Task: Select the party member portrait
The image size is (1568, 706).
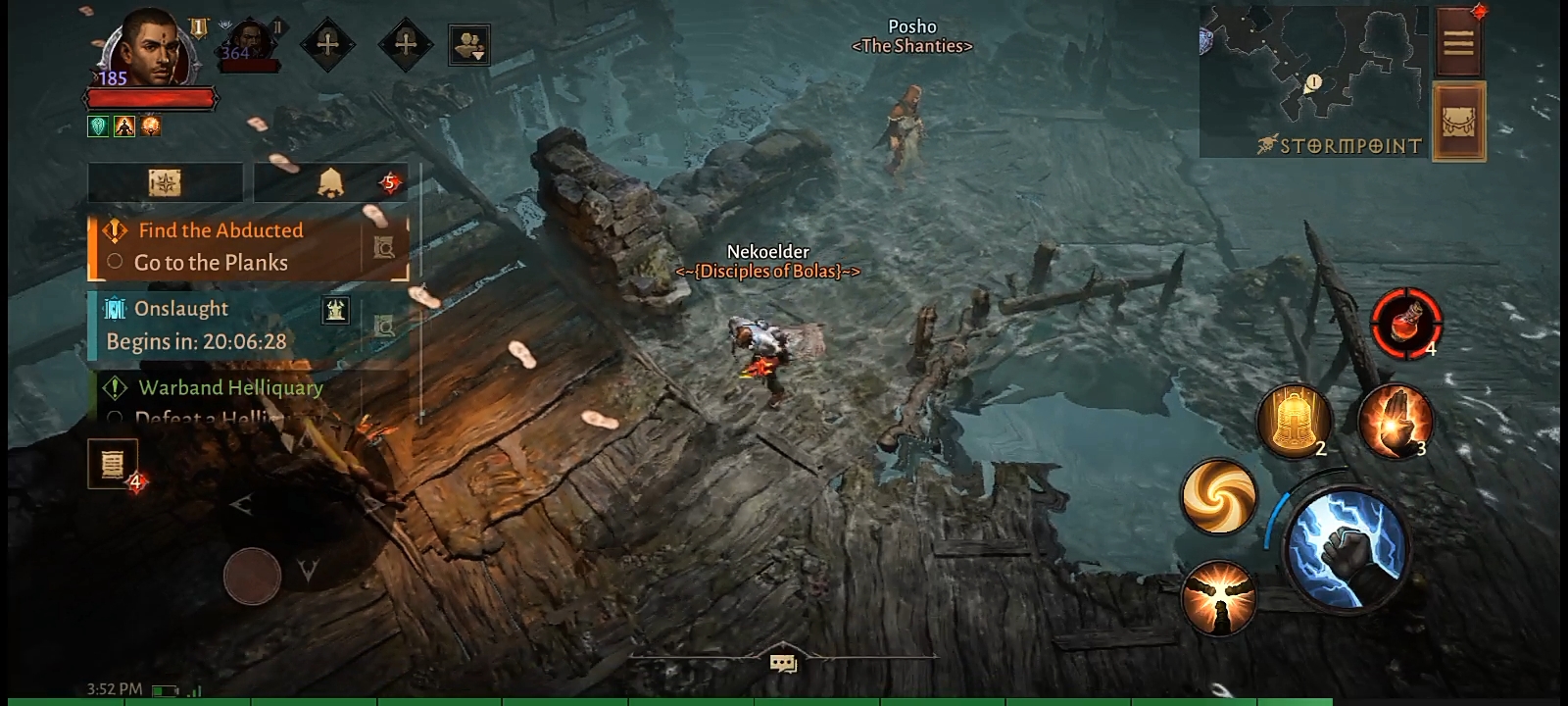Action: (x=251, y=46)
